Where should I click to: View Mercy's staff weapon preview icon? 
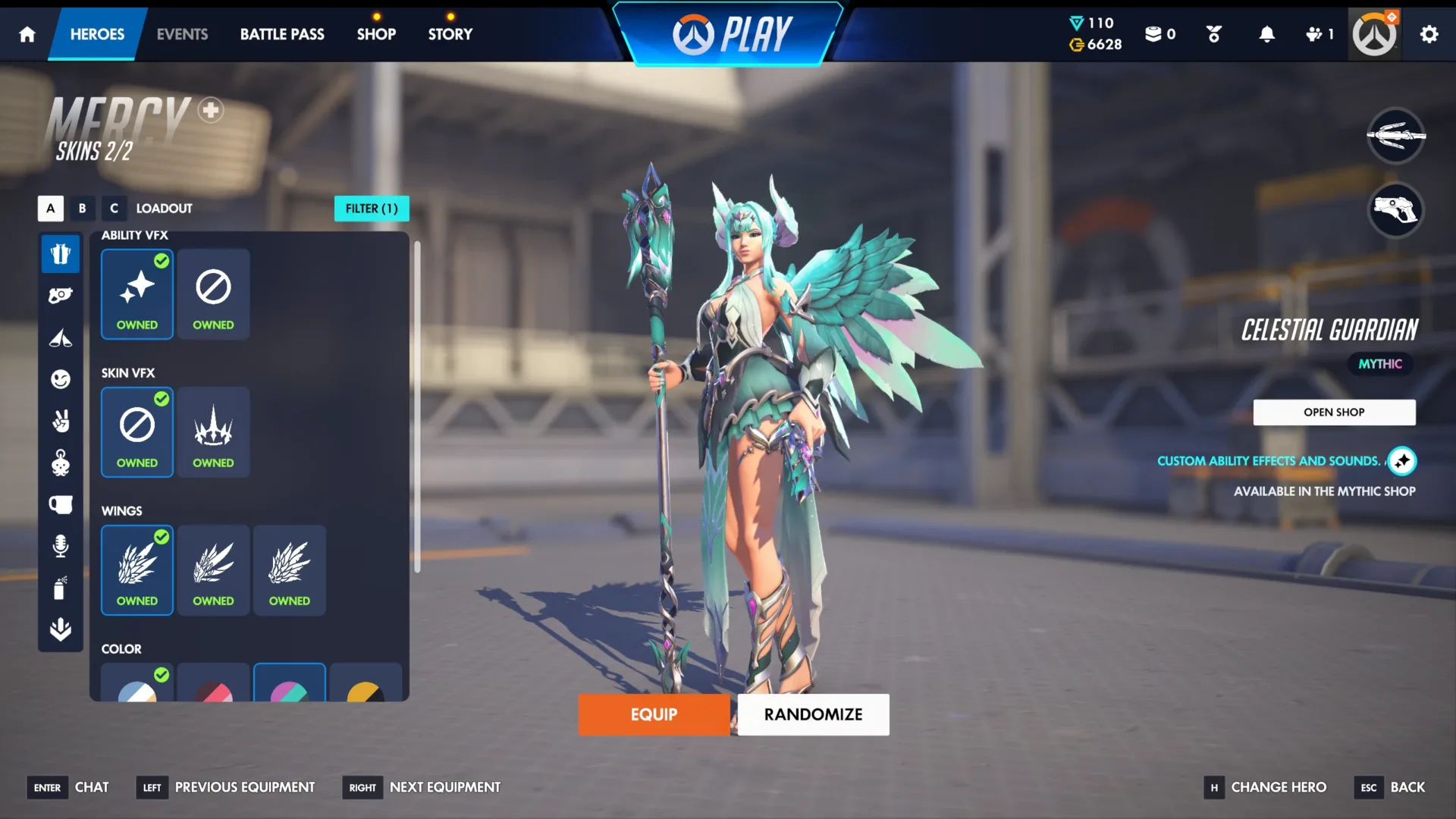click(1395, 136)
